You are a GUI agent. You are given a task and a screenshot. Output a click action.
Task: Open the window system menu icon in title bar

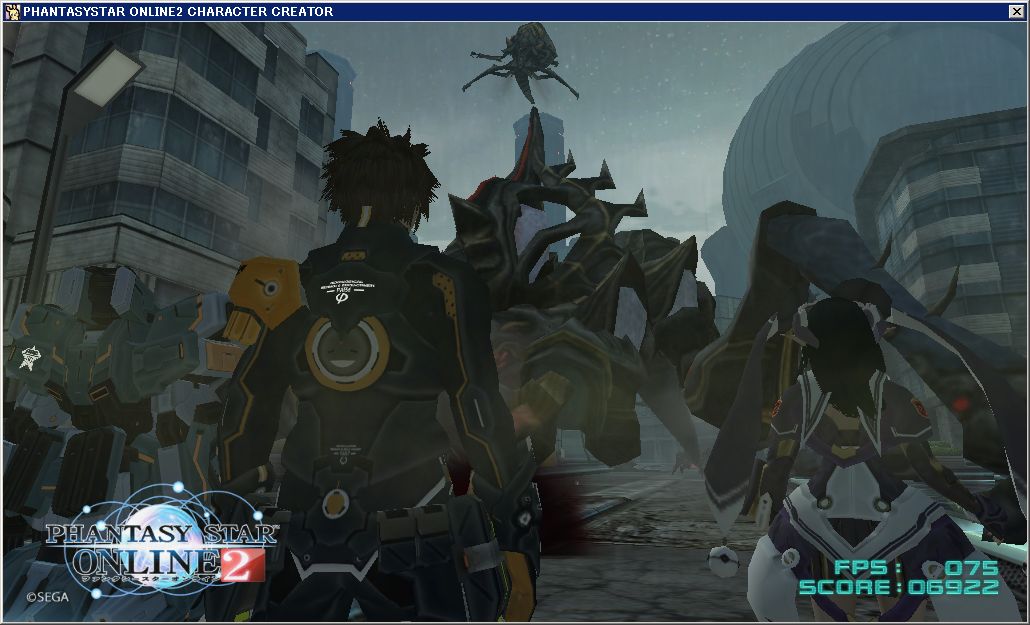pos(12,12)
